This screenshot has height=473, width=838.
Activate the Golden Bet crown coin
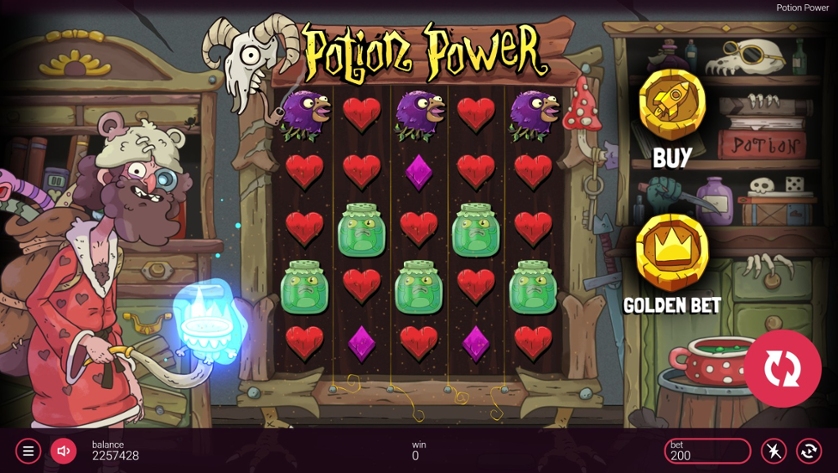point(672,253)
